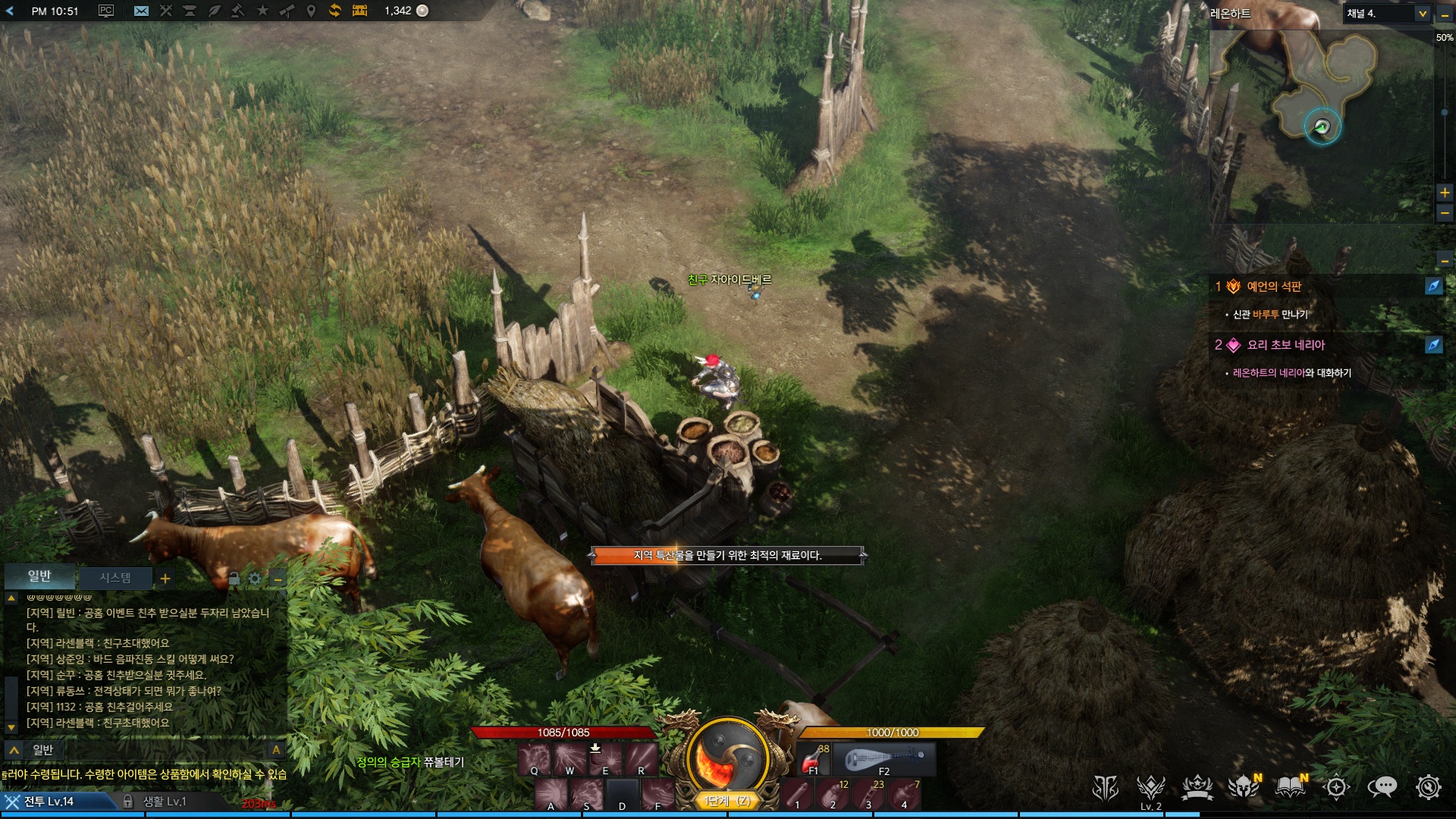Use the red health potion slot F1
The image size is (1456, 819).
pos(814,759)
